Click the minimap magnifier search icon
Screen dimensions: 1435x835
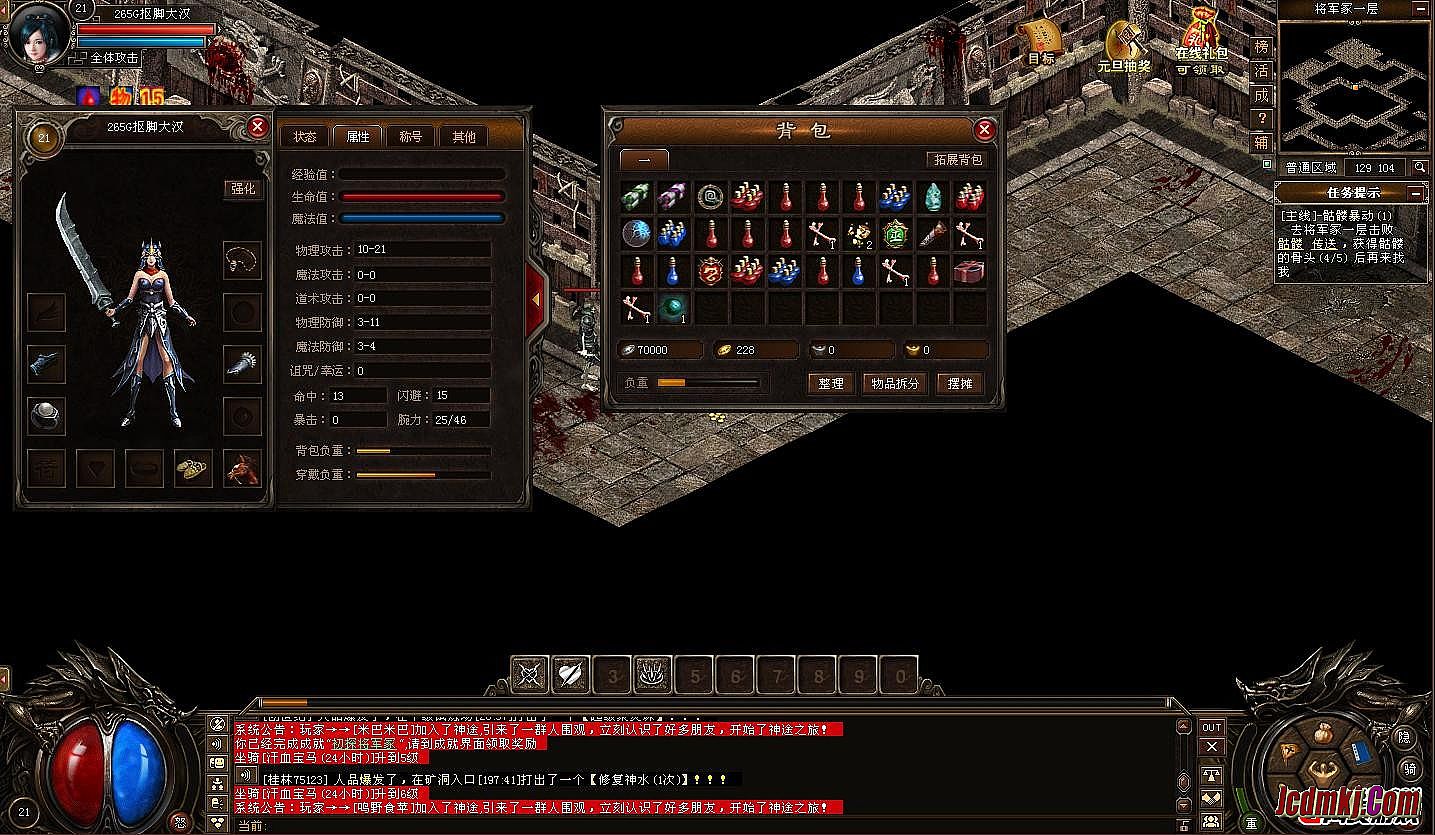tap(1419, 167)
